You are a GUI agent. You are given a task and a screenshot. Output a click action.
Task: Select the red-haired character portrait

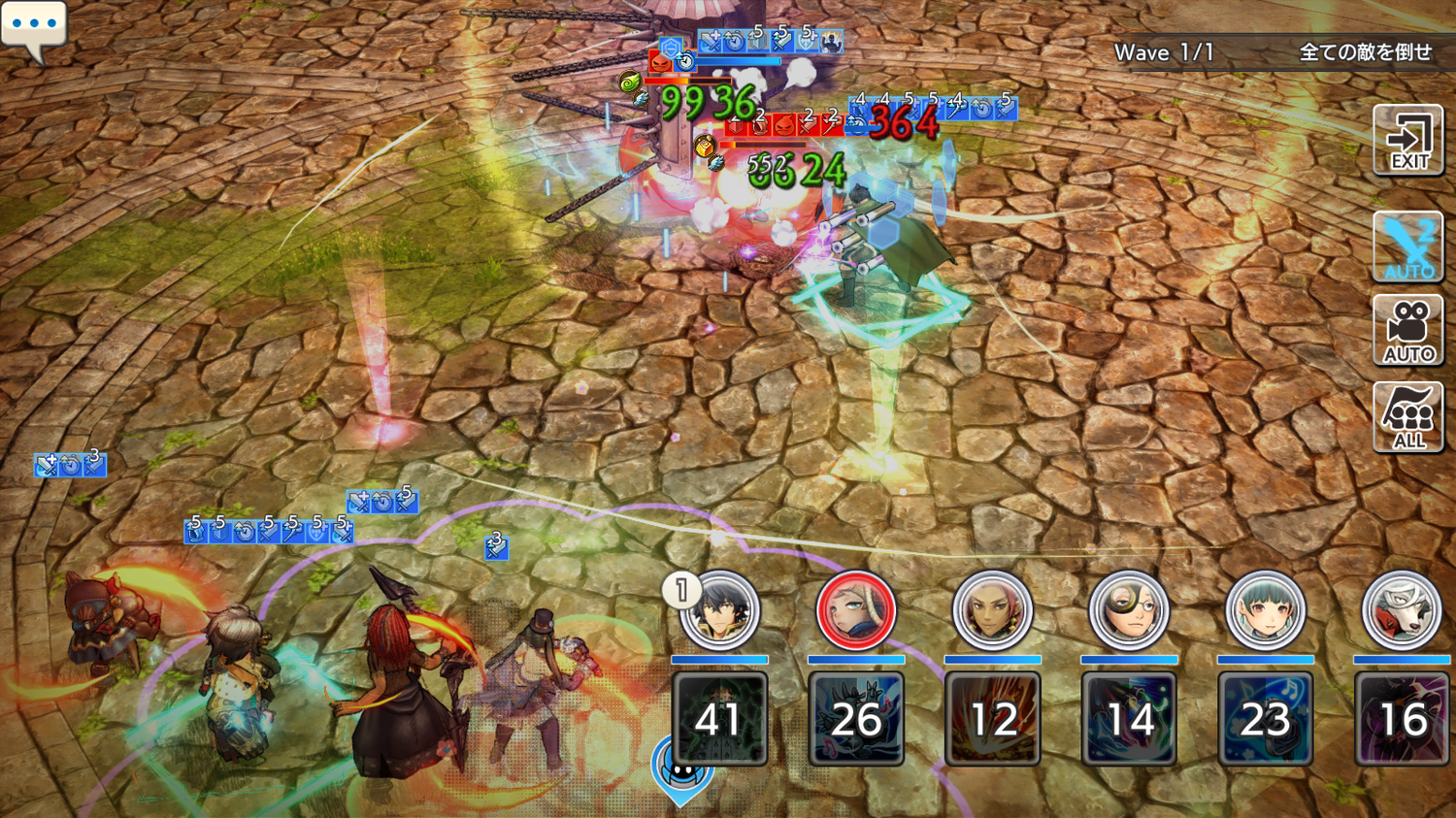tap(992, 610)
